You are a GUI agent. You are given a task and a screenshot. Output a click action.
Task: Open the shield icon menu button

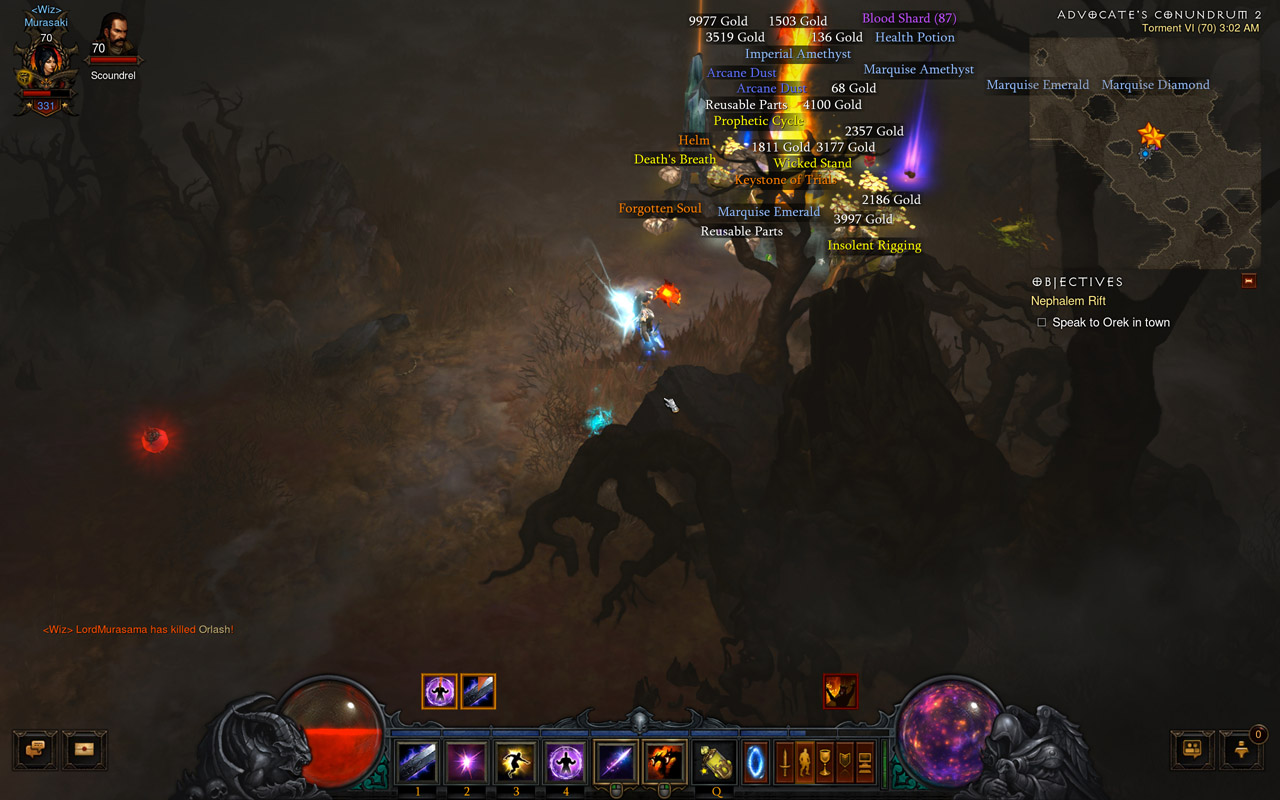tap(845, 762)
